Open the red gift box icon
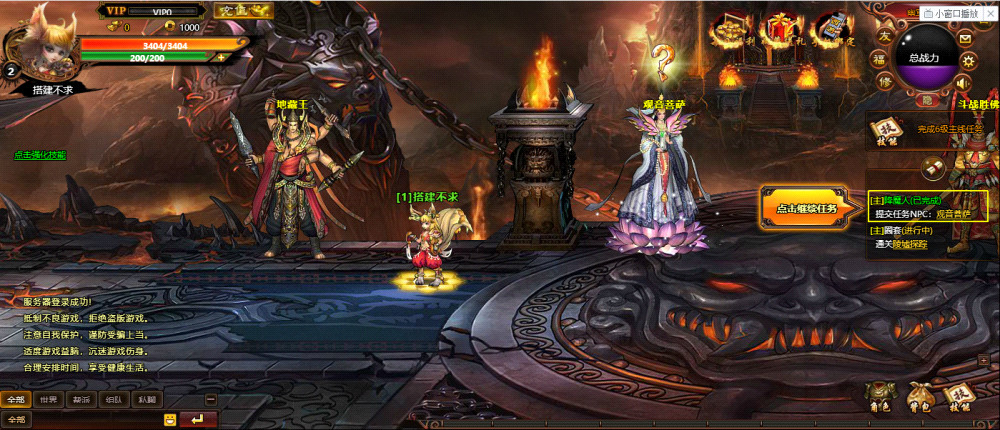This screenshot has height=430, width=1000. tap(778, 32)
